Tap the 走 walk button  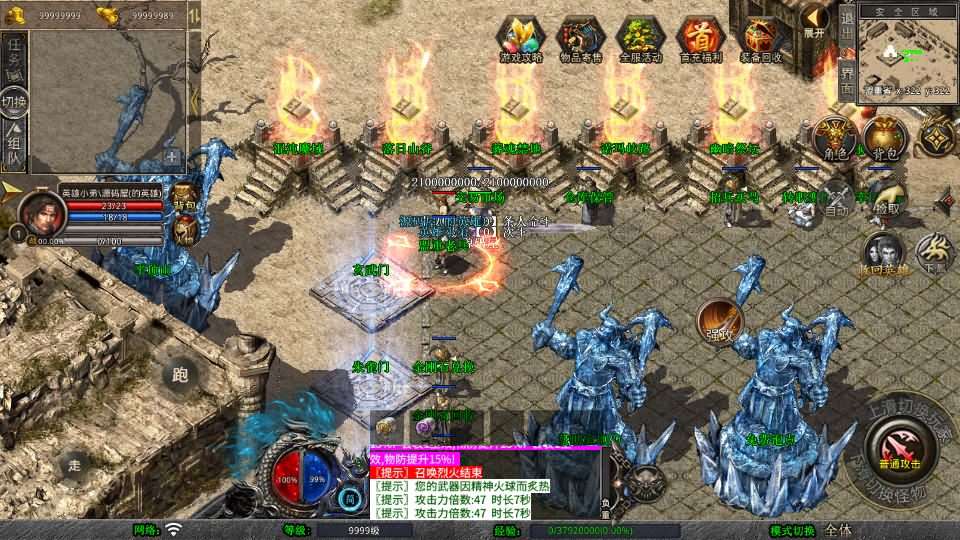[74, 465]
